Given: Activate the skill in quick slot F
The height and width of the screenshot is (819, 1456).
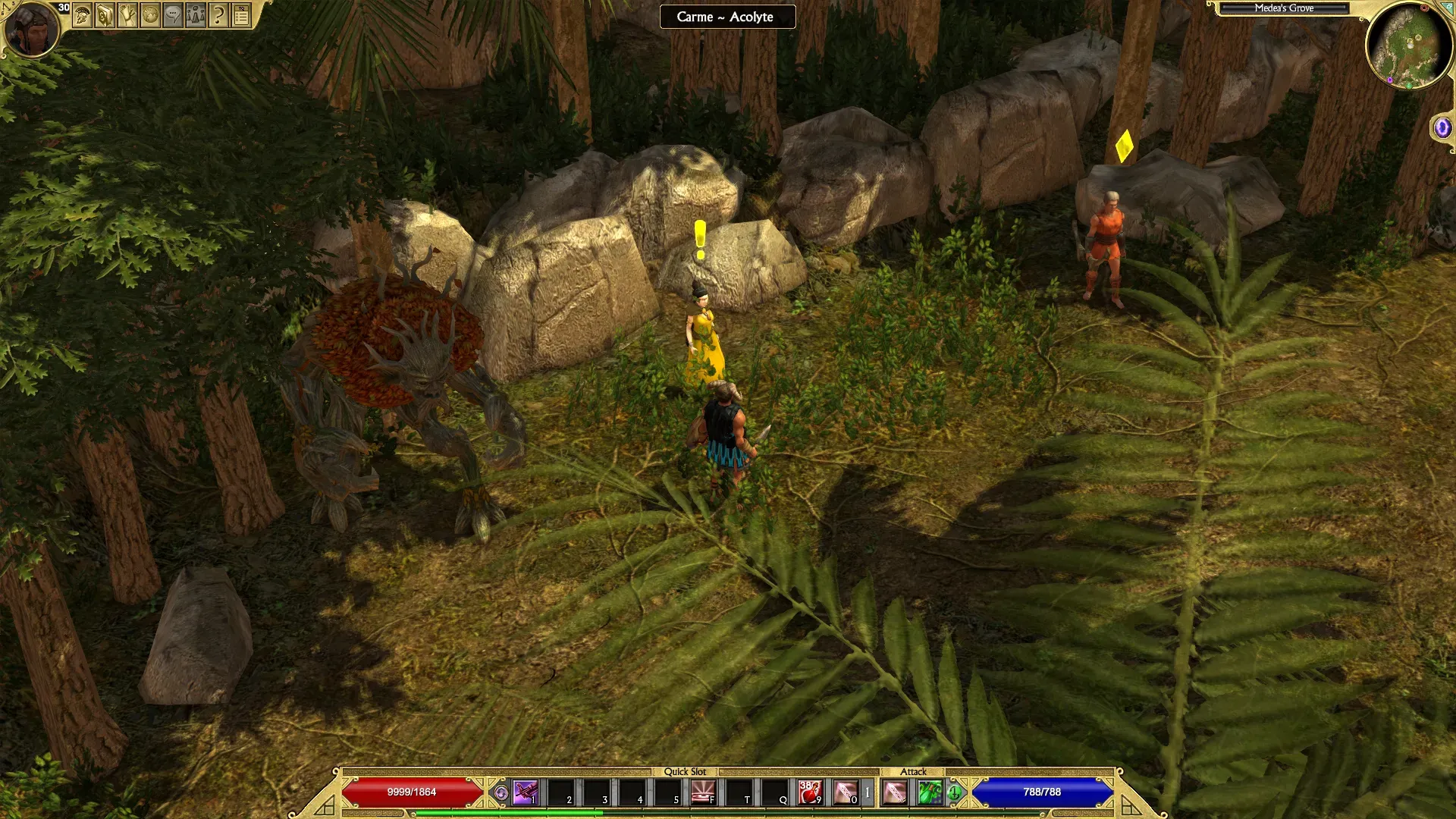Looking at the screenshot, I should [703, 792].
